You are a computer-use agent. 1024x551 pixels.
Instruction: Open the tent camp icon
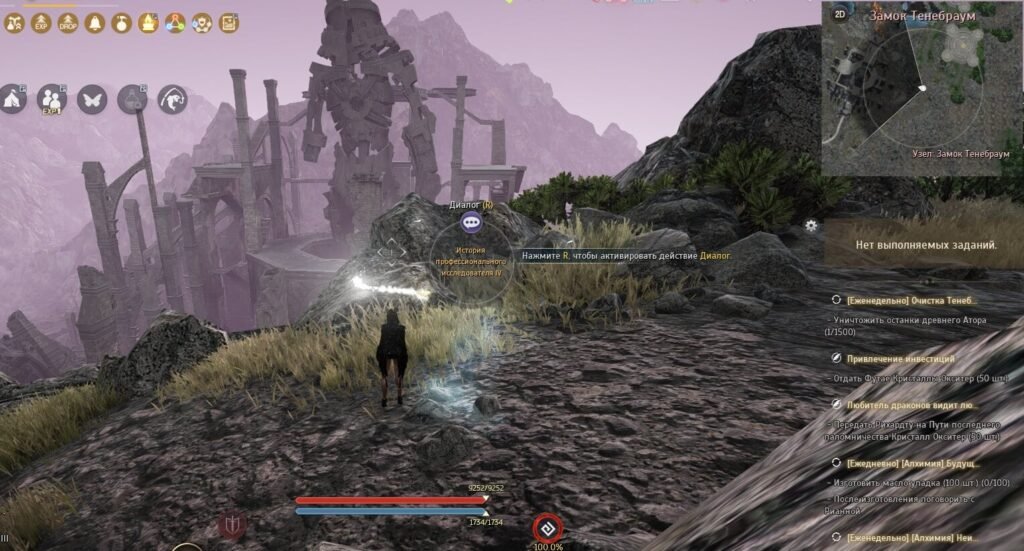(x=11, y=98)
